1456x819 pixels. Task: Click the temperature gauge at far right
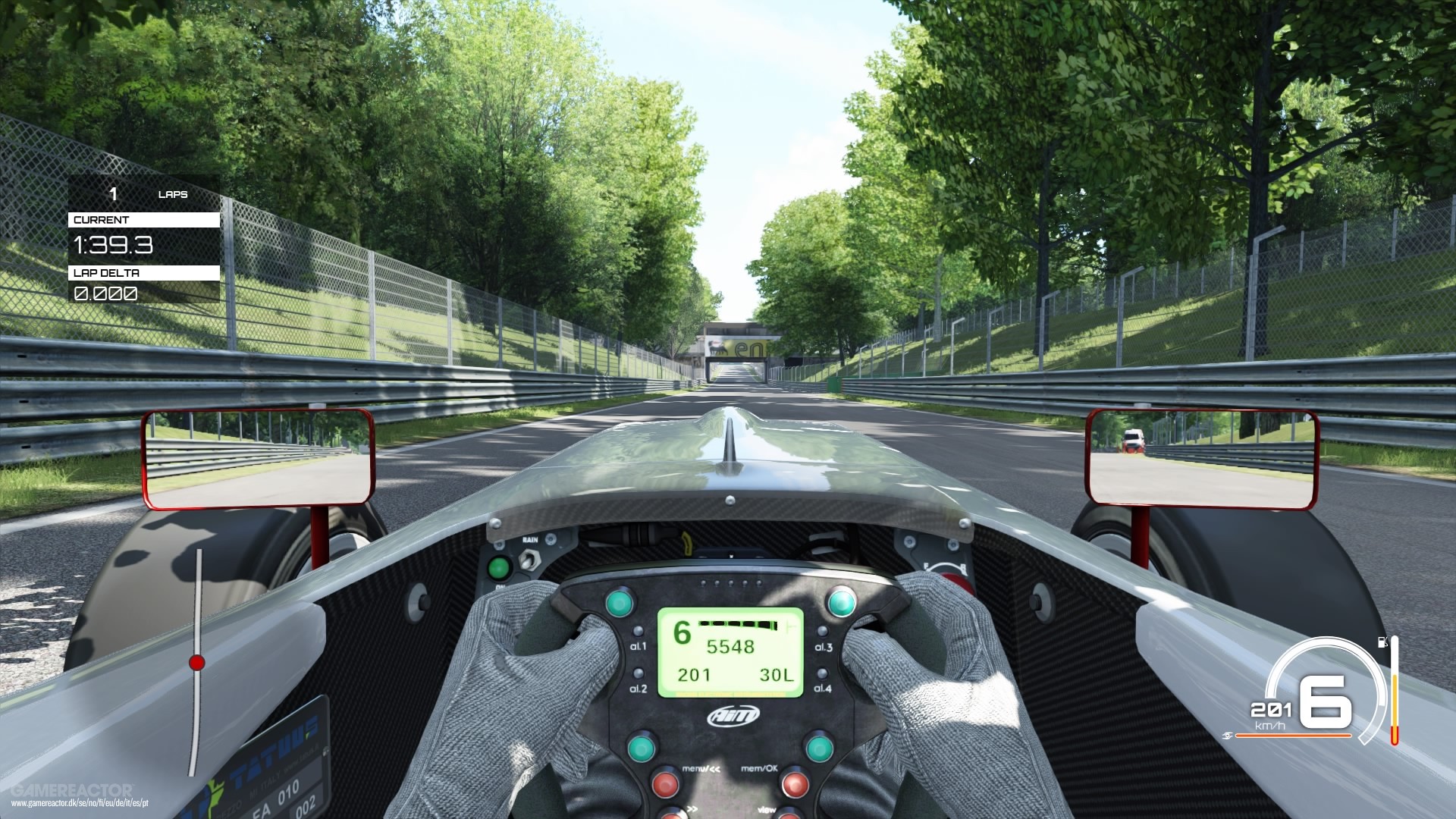(1395, 692)
